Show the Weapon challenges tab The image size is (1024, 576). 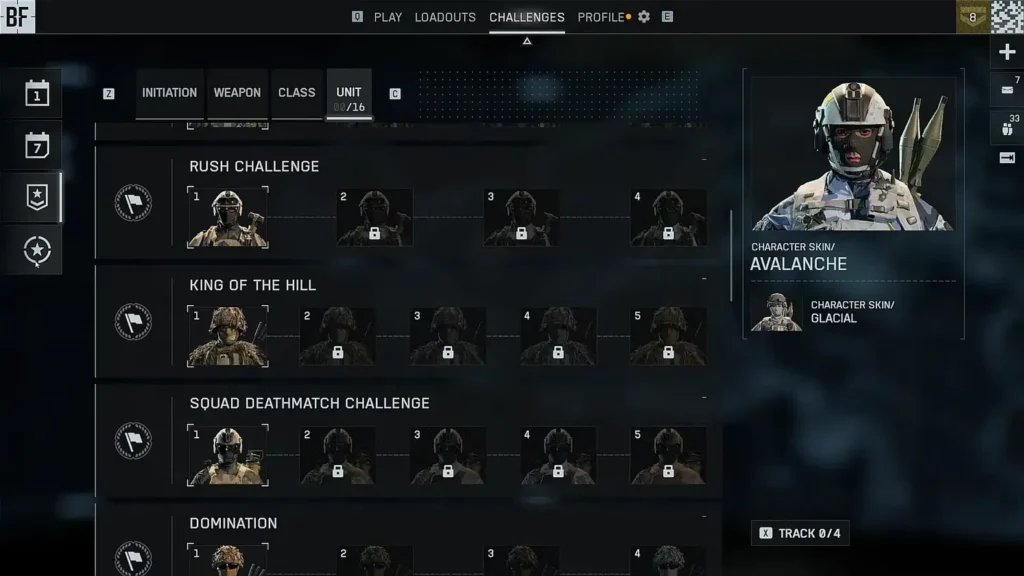pyautogui.click(x=237, y=93)
